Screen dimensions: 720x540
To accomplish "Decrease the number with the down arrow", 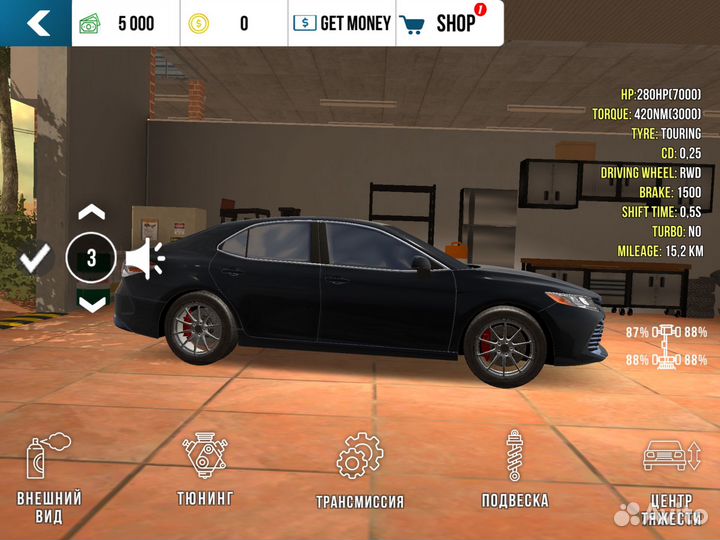I will tap(91, 301).
